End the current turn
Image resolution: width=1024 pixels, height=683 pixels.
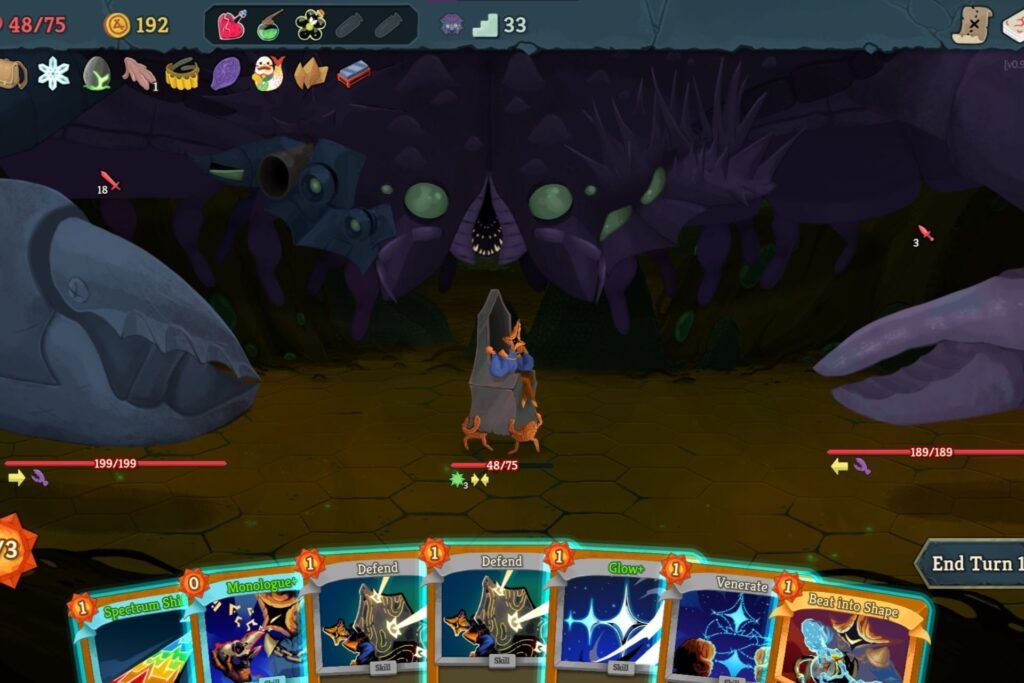pos(972,564)
